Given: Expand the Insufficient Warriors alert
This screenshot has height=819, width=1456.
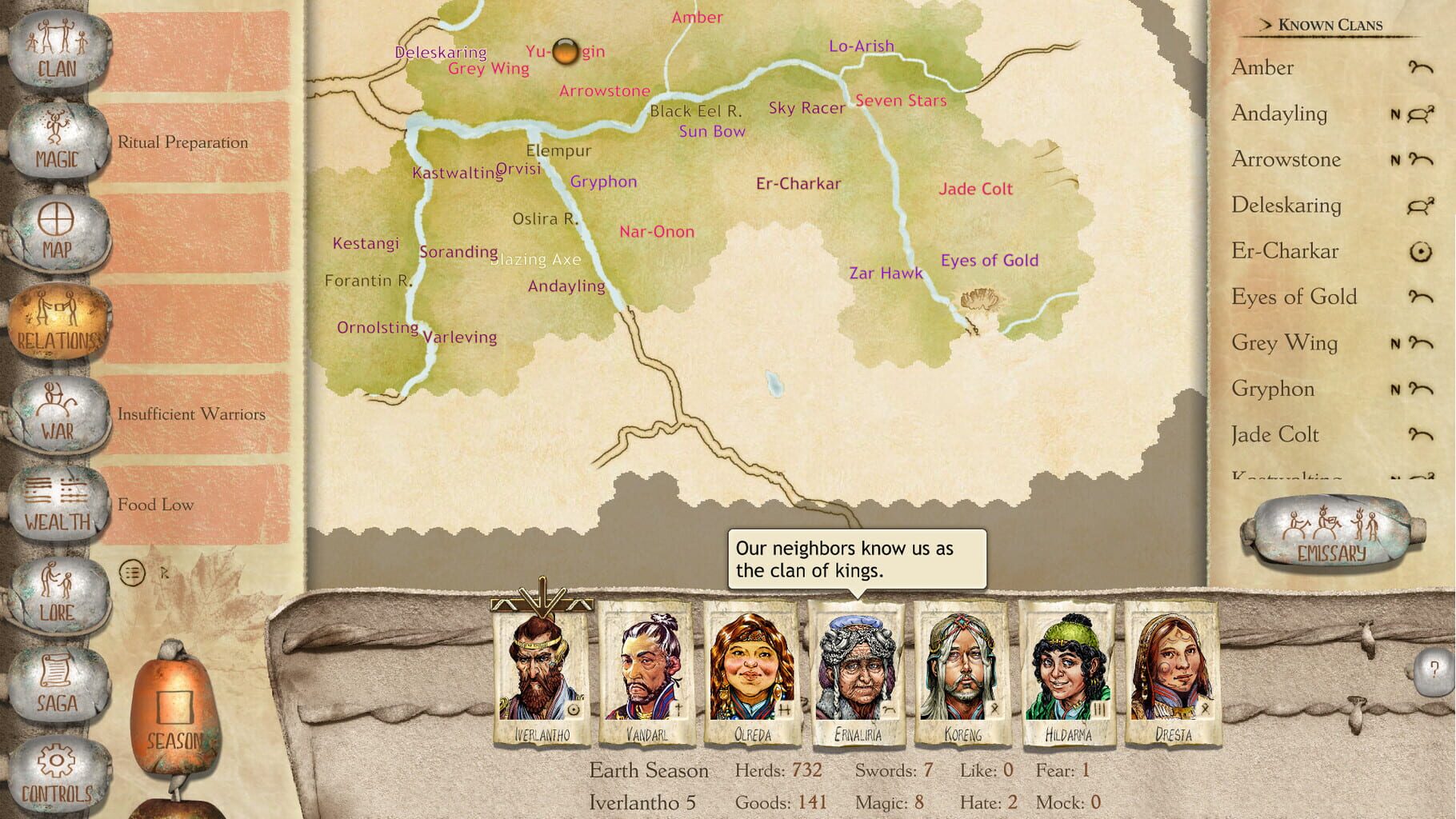Looking at the screenshot, I should 192,414.
